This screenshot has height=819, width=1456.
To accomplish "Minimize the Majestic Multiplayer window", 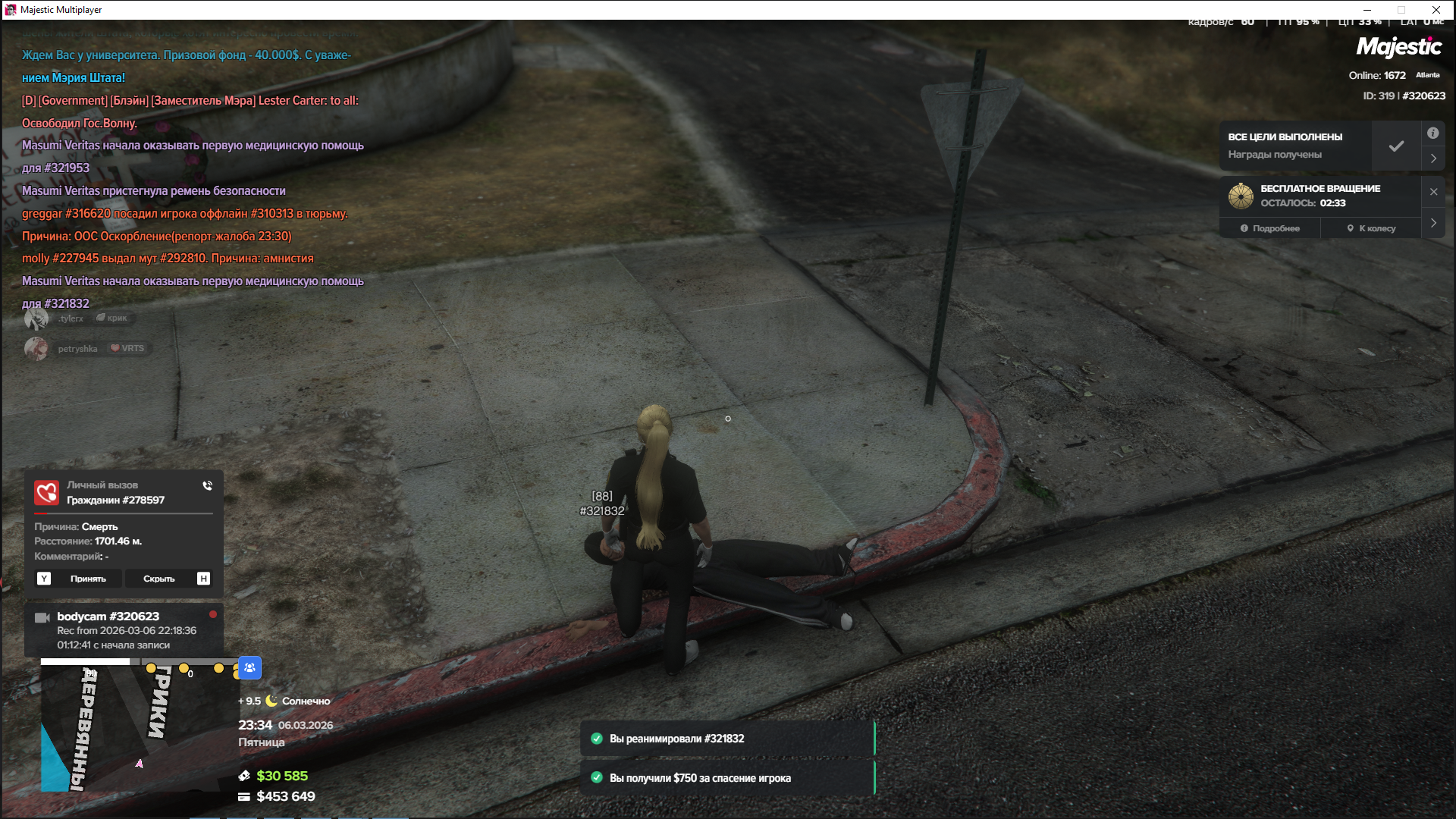I will (1367, 10).
